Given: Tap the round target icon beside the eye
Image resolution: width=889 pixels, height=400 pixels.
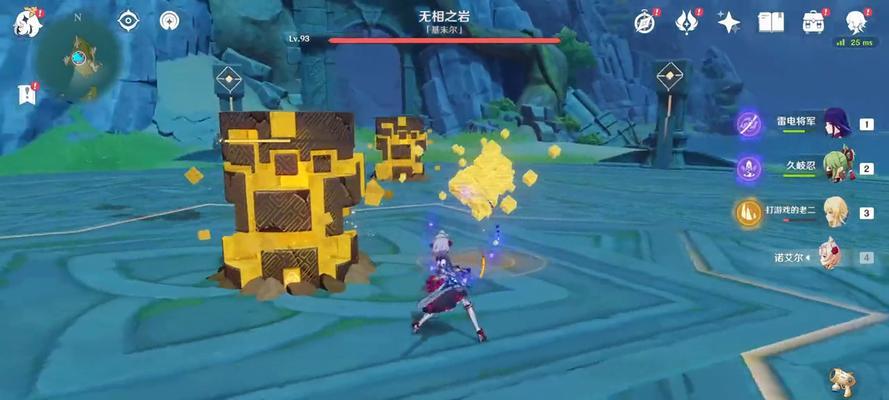Looking at the screenshot, I should 170,20.
